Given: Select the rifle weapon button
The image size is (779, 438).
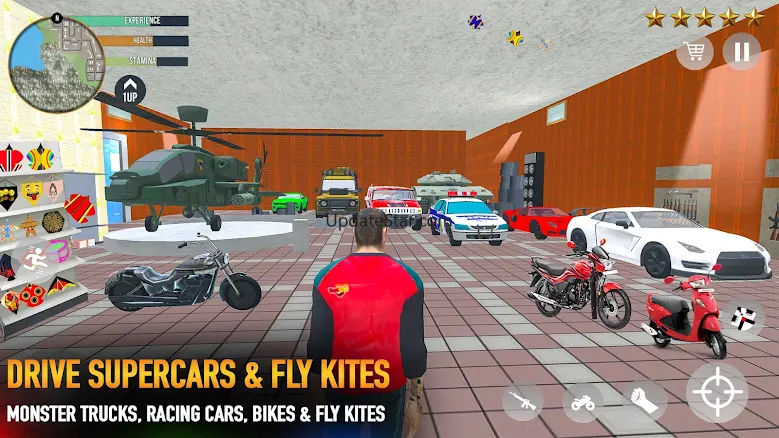Looking at the screenshot, I should [522, 400].
